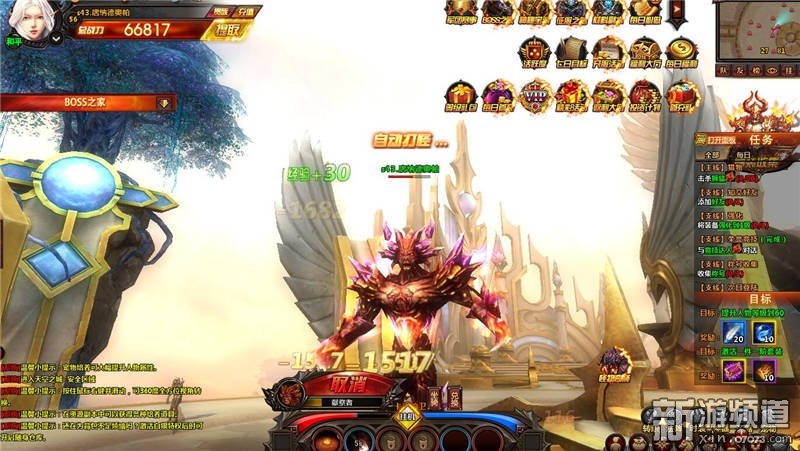Open the gold coin daily icon
This screenshot has height=451, width=800.
click(685, 50)
